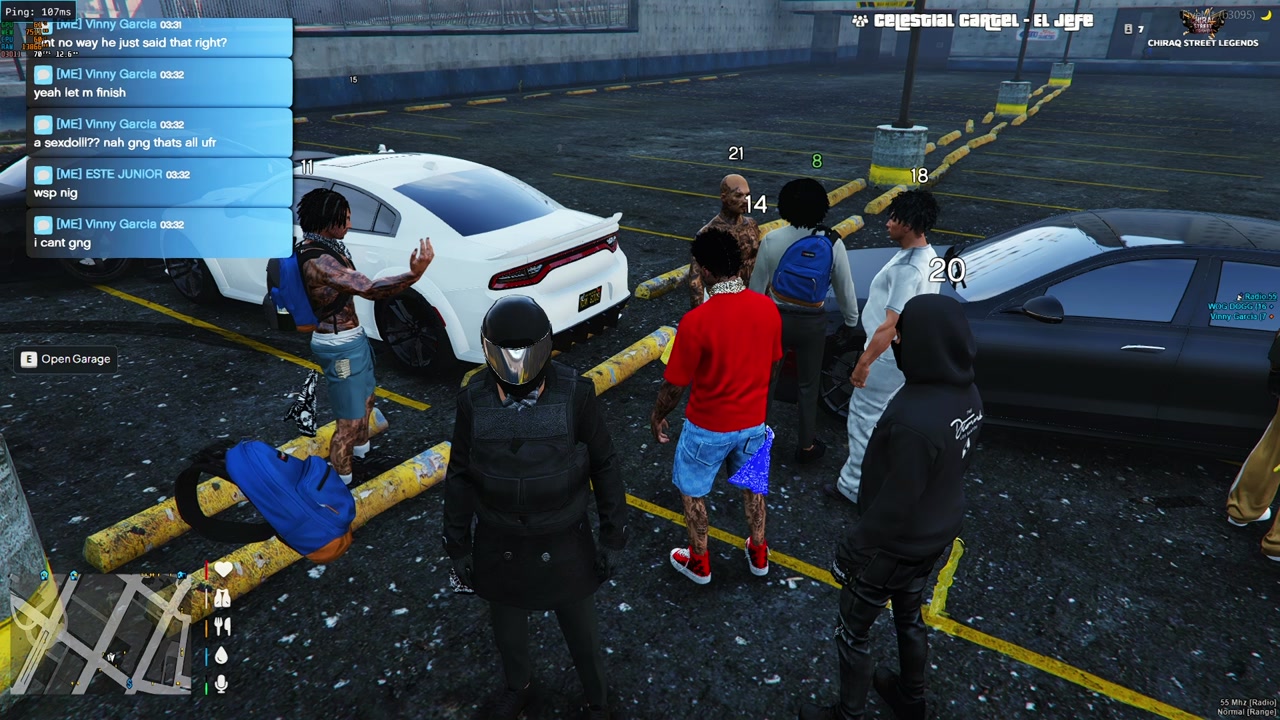Toggle the orange indicator beside Vinny Garcia

pyautogui.click(x=1272, y=316)
